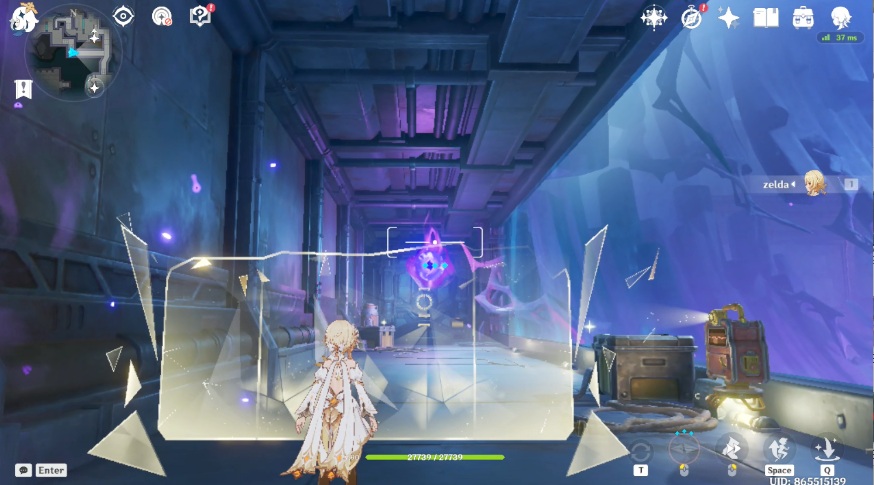The width and height of the screenshot is (874, 485).
Task: Use the aimed diamond-shaped skill
Action: click(684, 449)
